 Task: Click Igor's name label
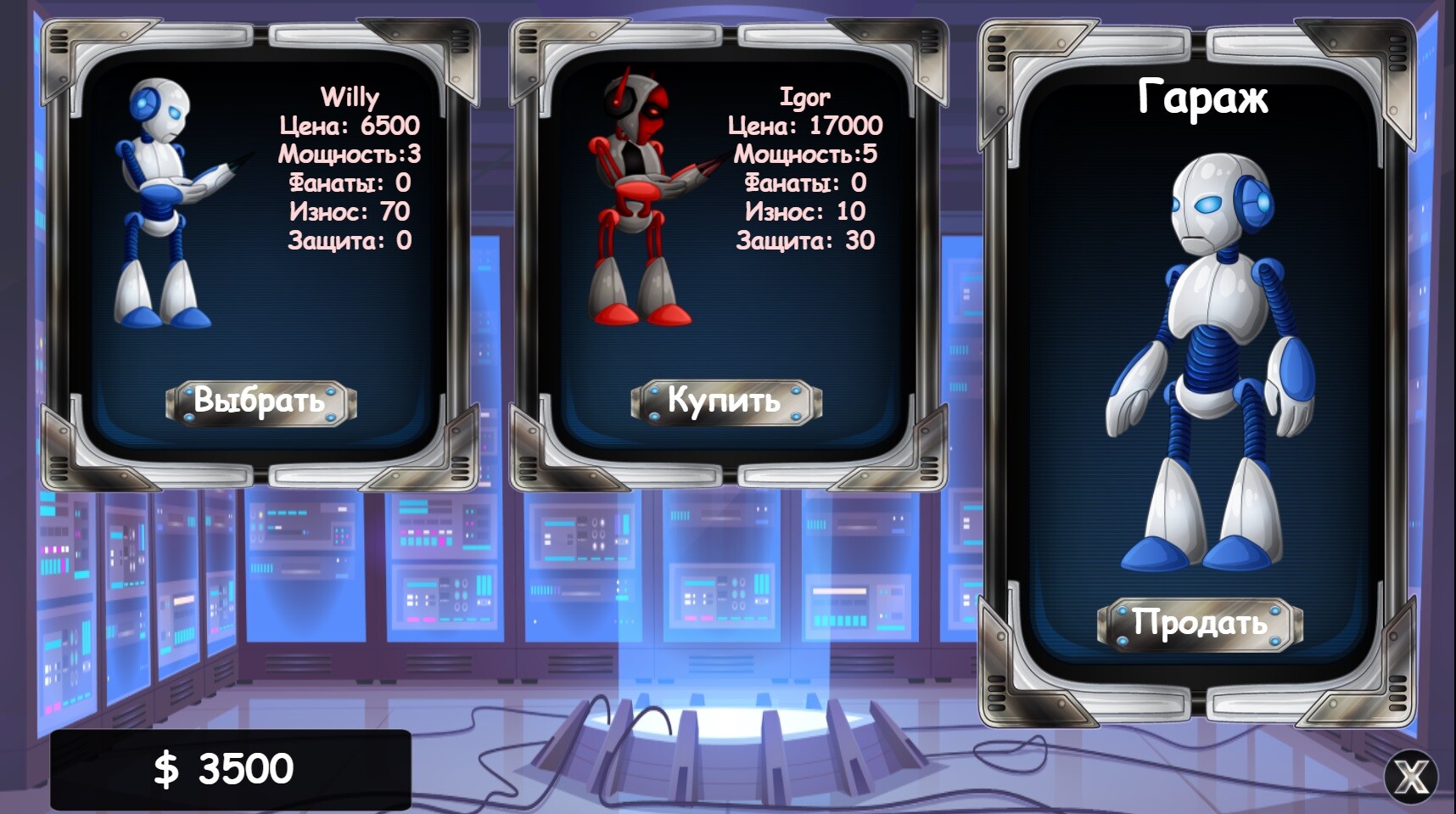pyautogui.click(x=803, y=96)
